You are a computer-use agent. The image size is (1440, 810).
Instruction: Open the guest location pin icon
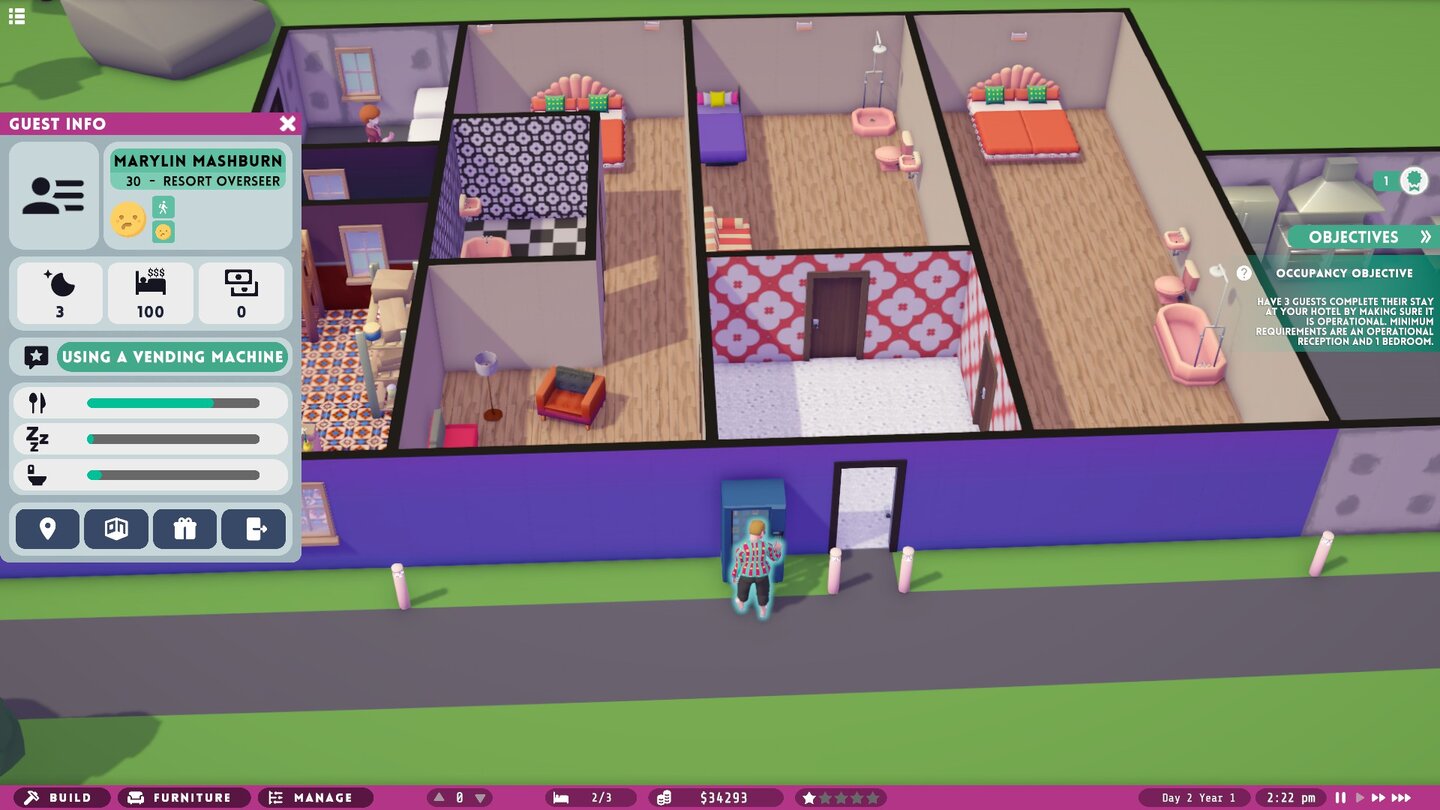pos(46,528)
